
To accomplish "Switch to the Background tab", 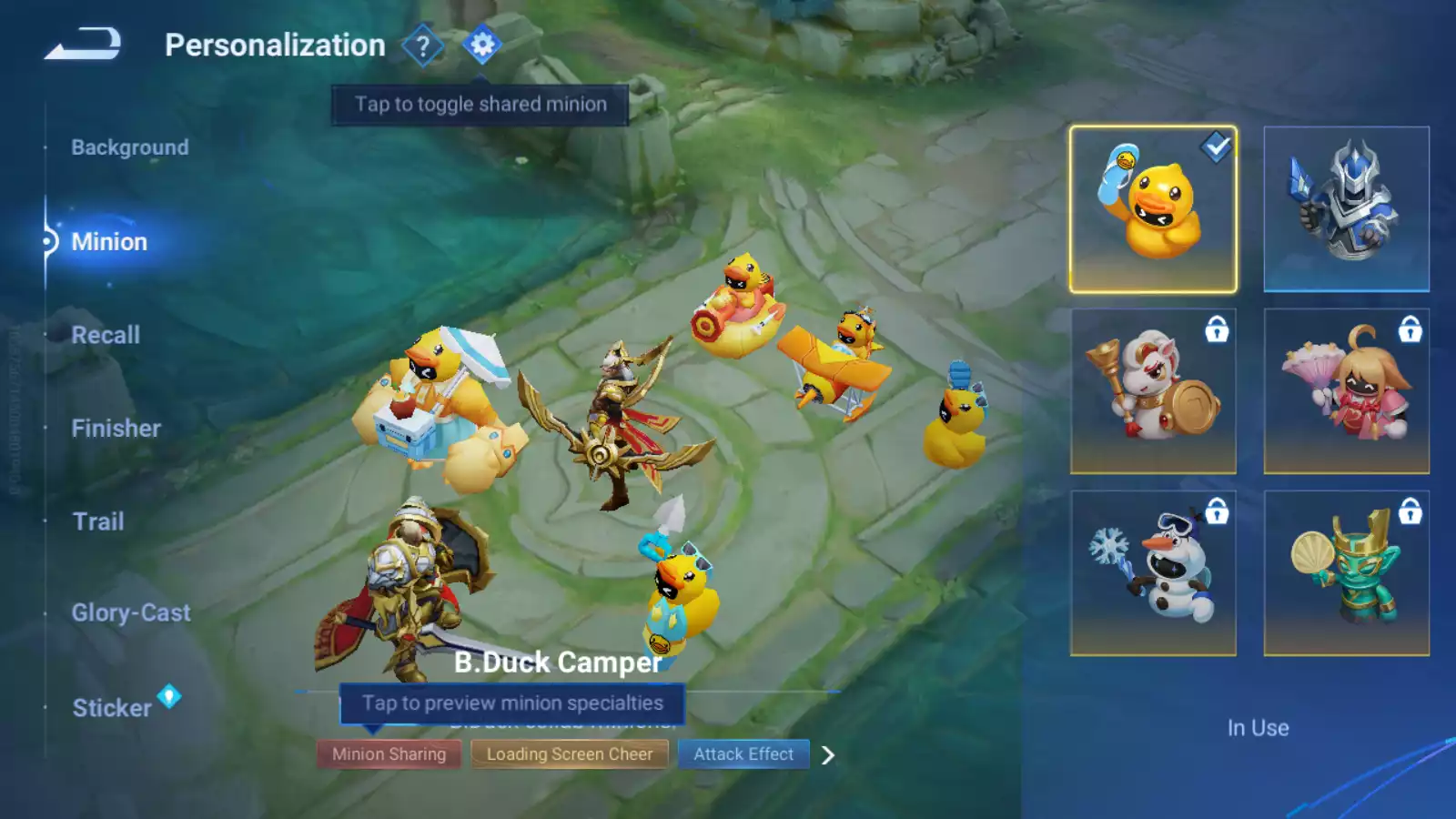I will pyautogui.click(x=130, y=147).
